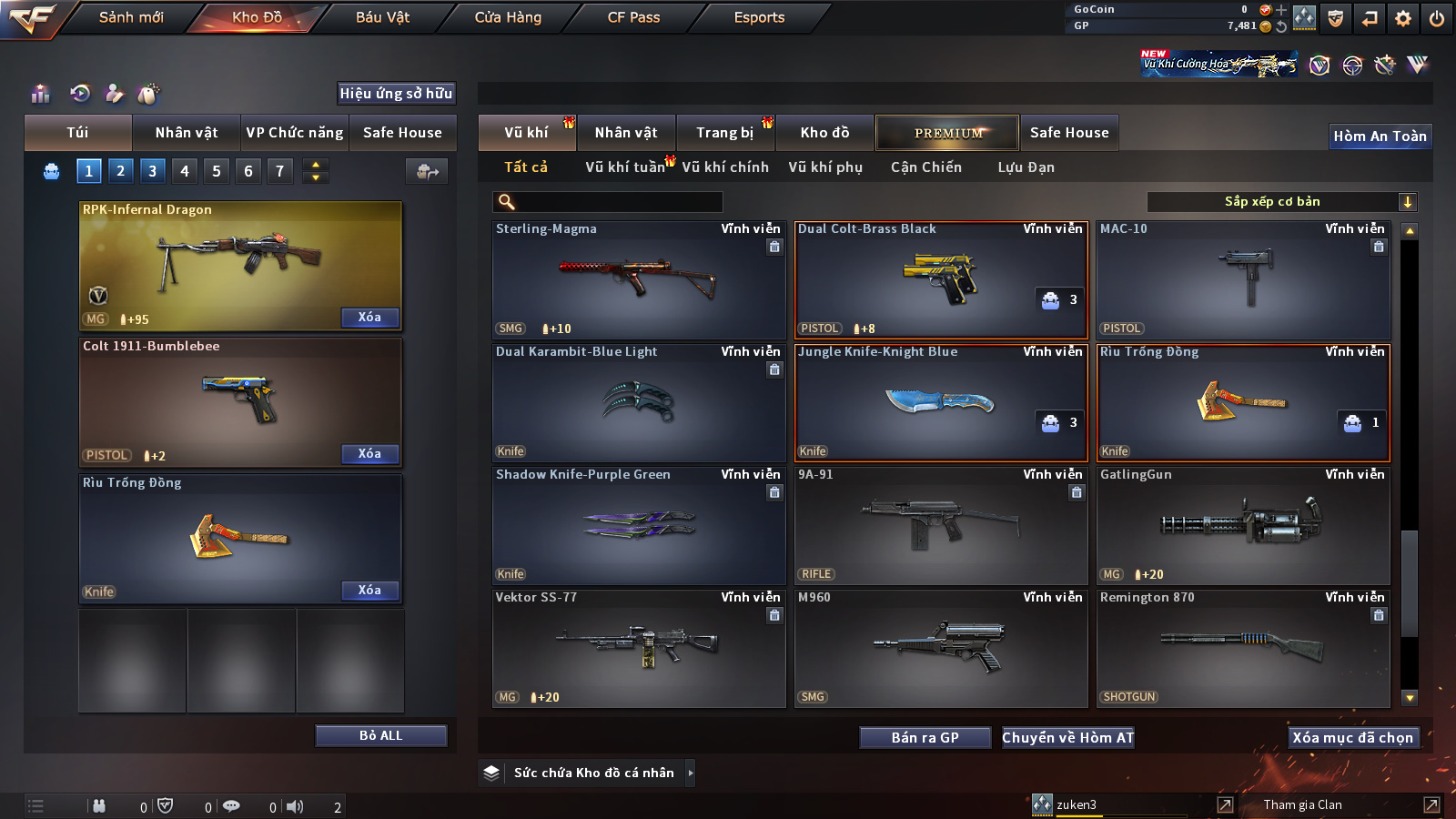
Task: Sell item with Bán ra GP
Action: pyautogui.click(x=925, y=738)
